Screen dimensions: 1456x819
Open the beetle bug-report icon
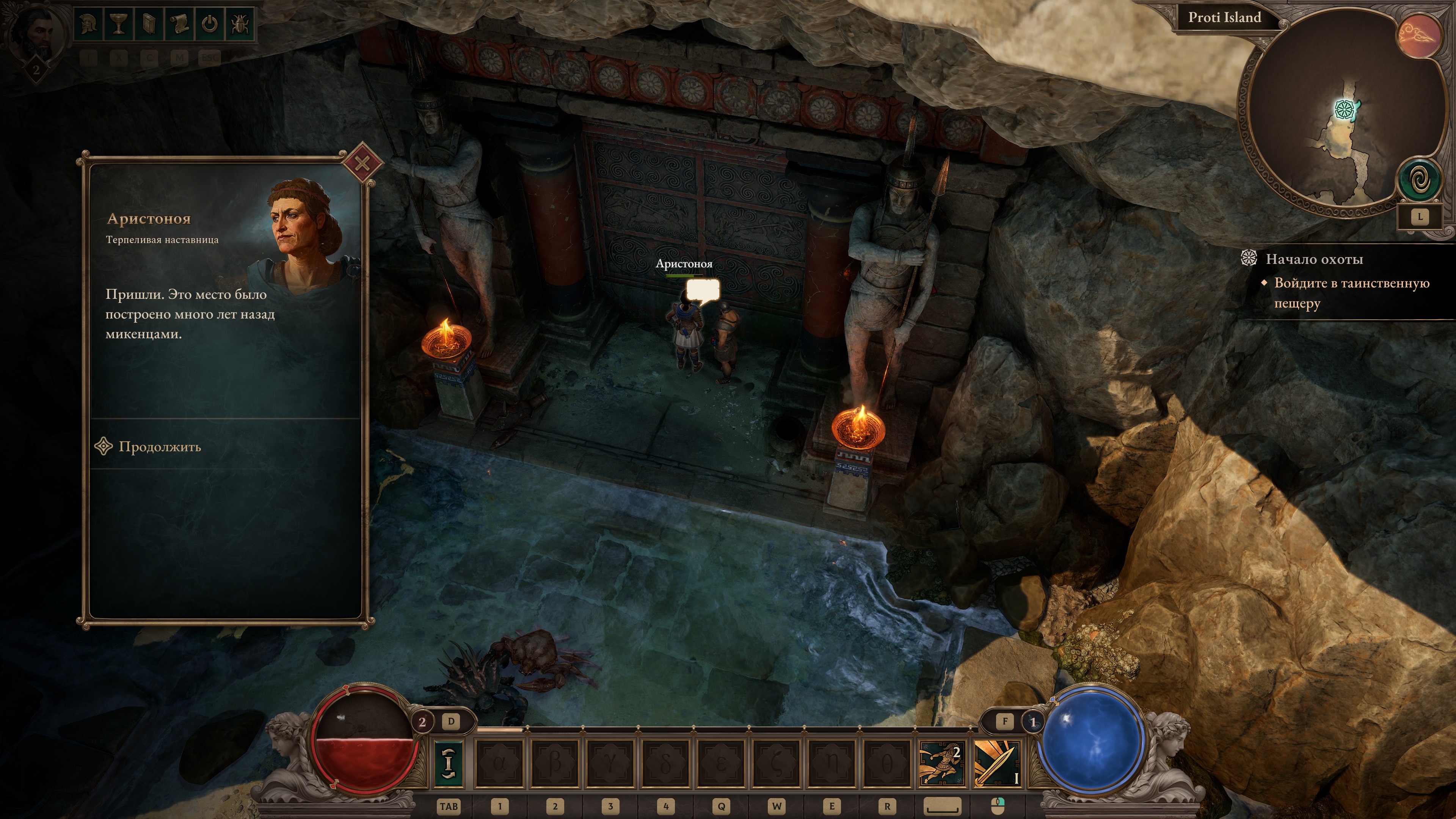(240, 24)
